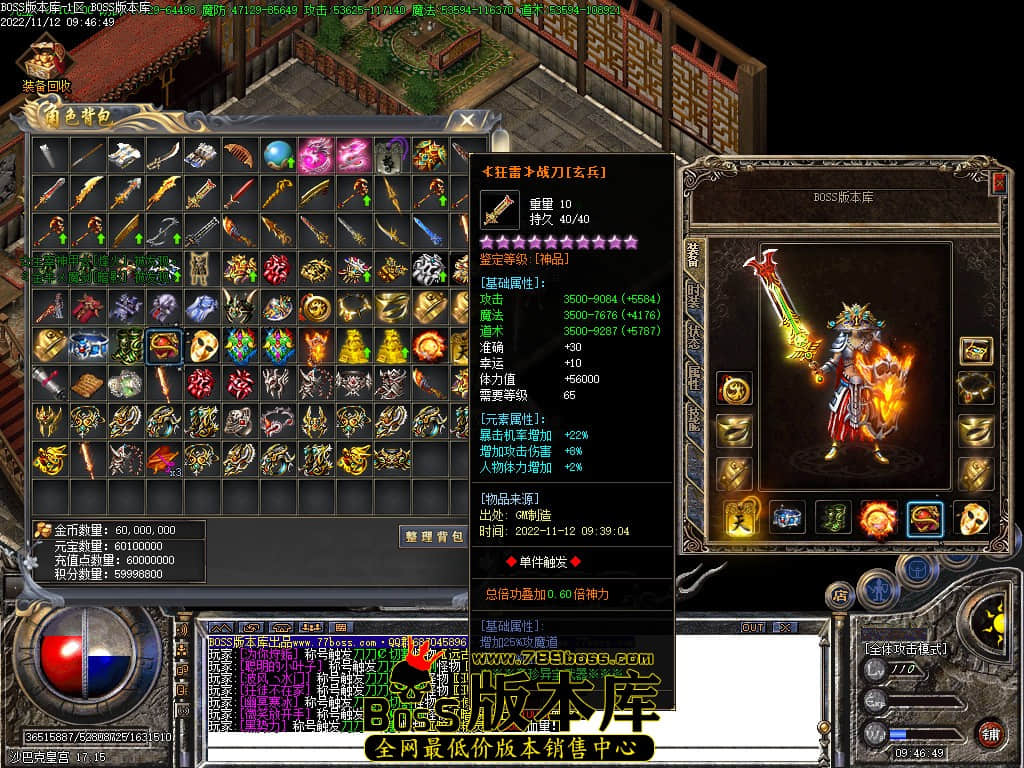Open the 装备回收 equipment recycle icon
Viewport: 1024px width, 768px height.
tap(45, 58)
